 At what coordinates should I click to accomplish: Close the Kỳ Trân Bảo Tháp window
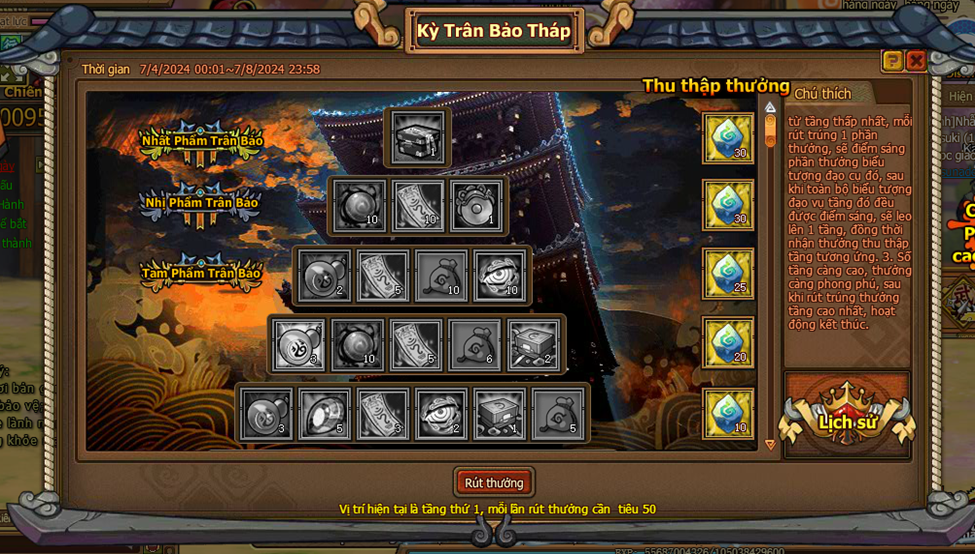(x=915, y=61)
